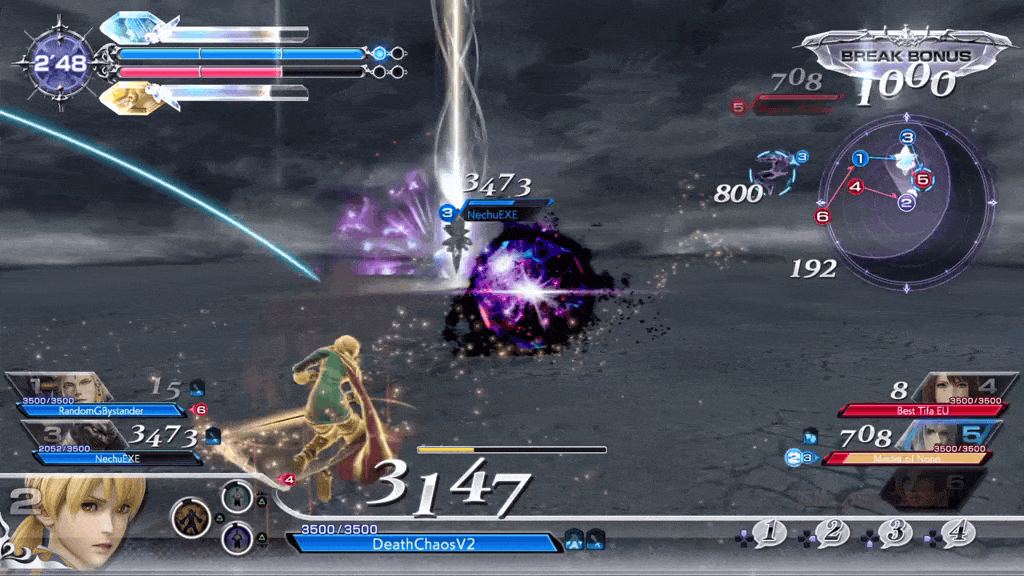
Task: Click the blue ally 1 marker on minimap
Action: coord(859,158)
